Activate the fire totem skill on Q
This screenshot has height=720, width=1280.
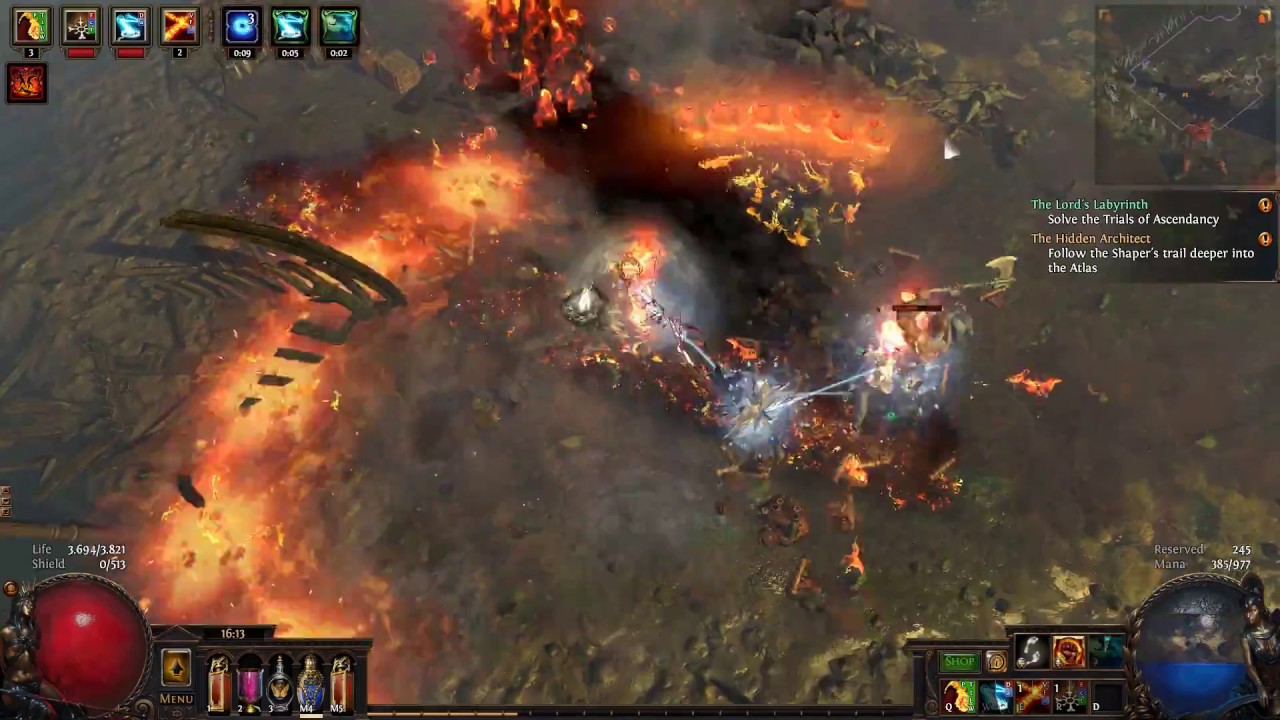pos(958,696)
